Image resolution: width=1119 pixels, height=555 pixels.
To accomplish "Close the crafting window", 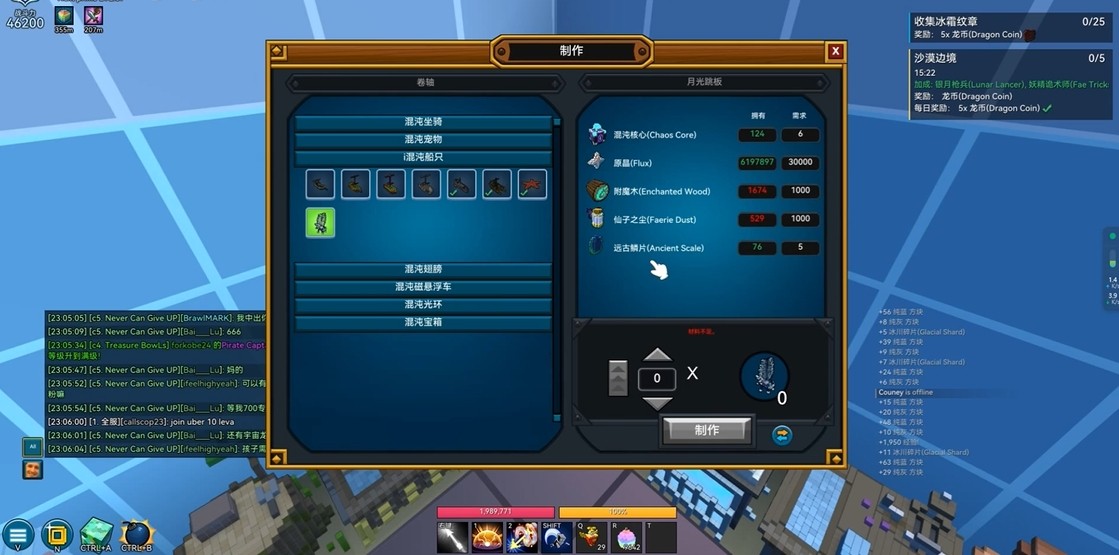I will (x=835, y=52).
